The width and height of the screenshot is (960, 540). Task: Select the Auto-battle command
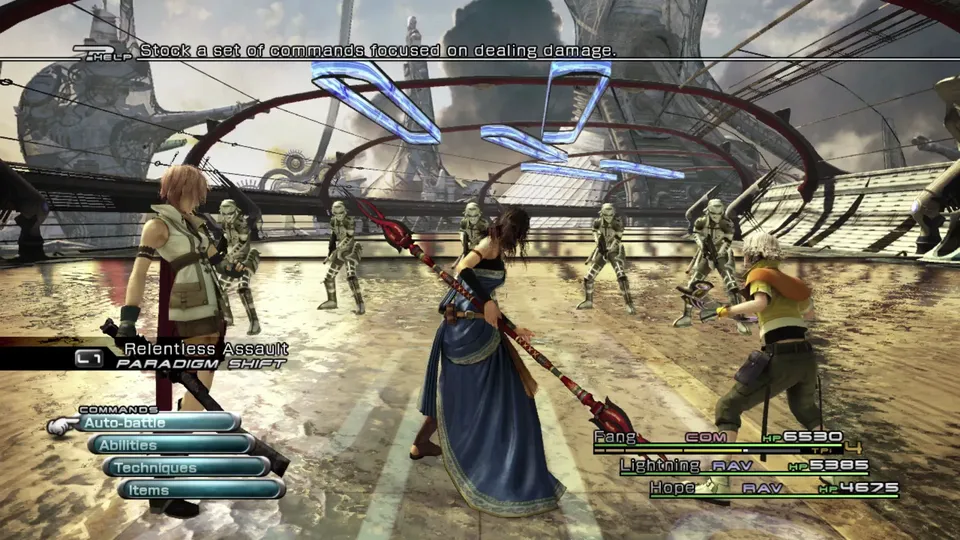[x=158, y=423]
